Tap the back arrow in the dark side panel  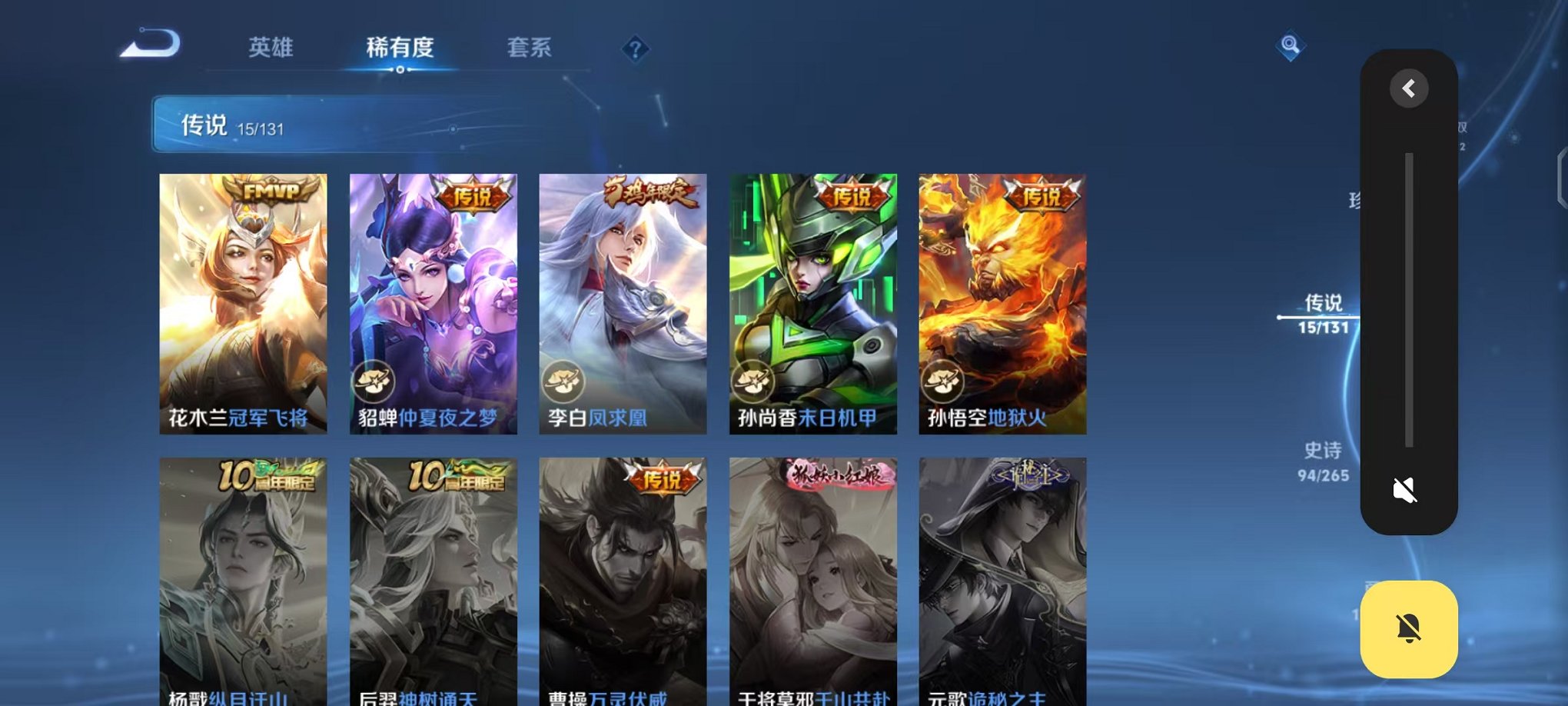point(1408,88)
